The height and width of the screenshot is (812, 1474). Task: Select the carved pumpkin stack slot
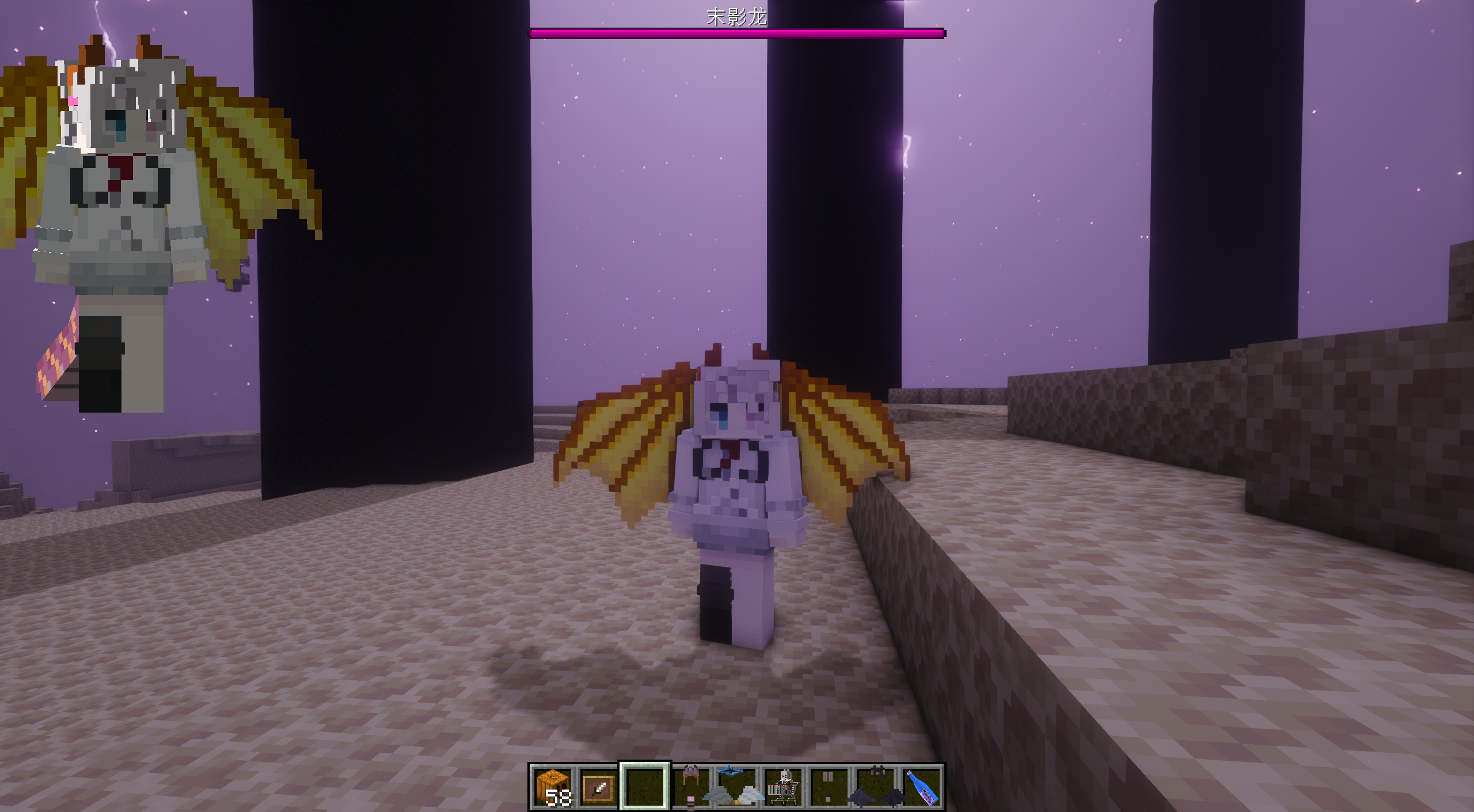553,787
